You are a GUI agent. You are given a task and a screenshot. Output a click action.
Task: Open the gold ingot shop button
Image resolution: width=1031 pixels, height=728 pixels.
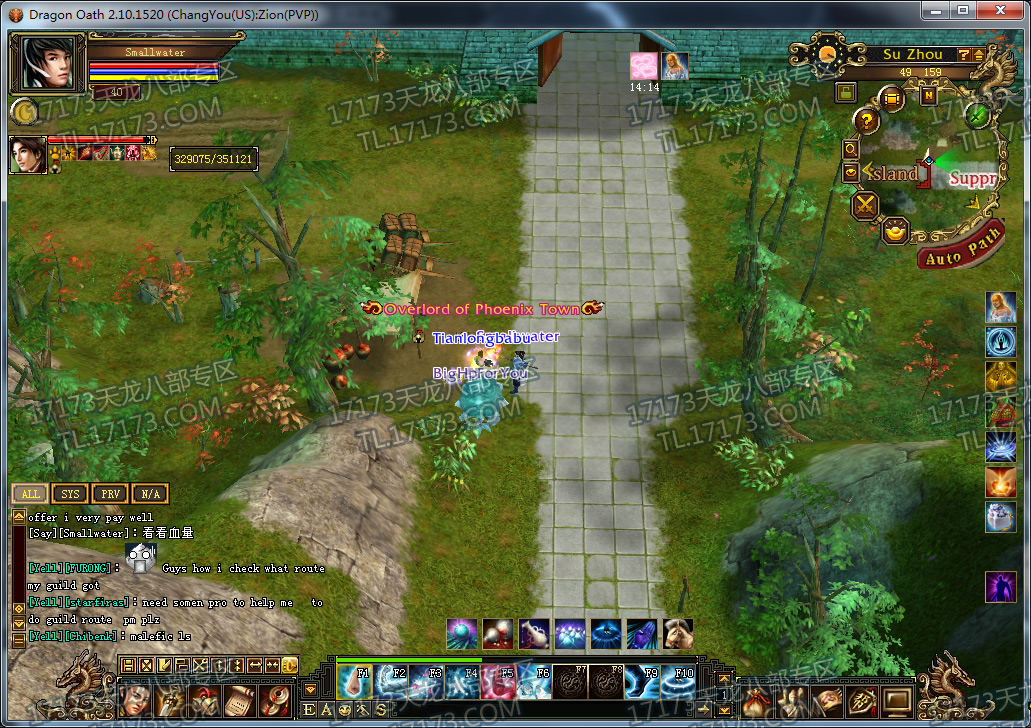pyautogui.click(x=896, y=229)
